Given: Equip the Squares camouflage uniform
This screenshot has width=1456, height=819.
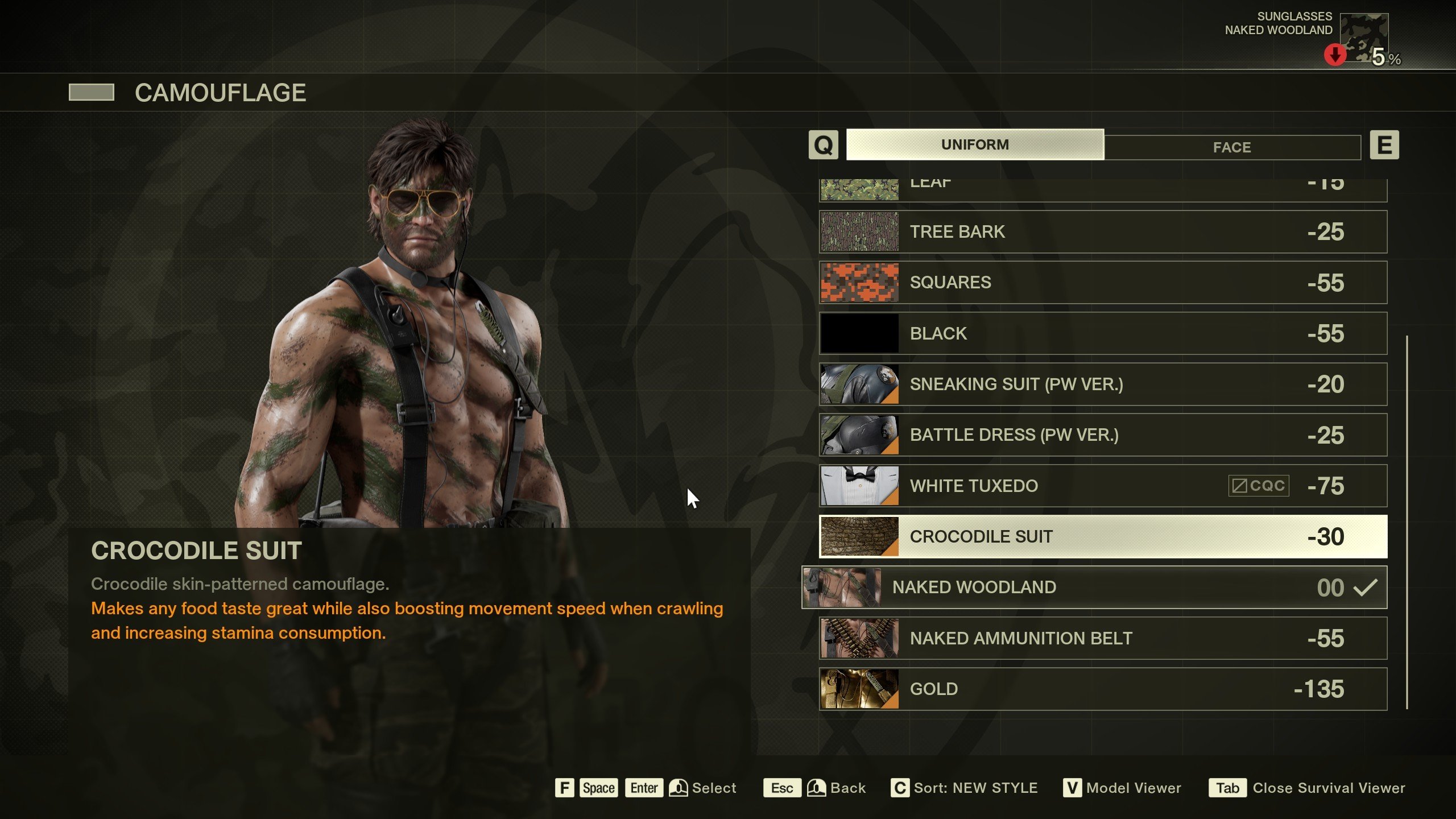Looking at the screenshot, I should point(1102,283).
